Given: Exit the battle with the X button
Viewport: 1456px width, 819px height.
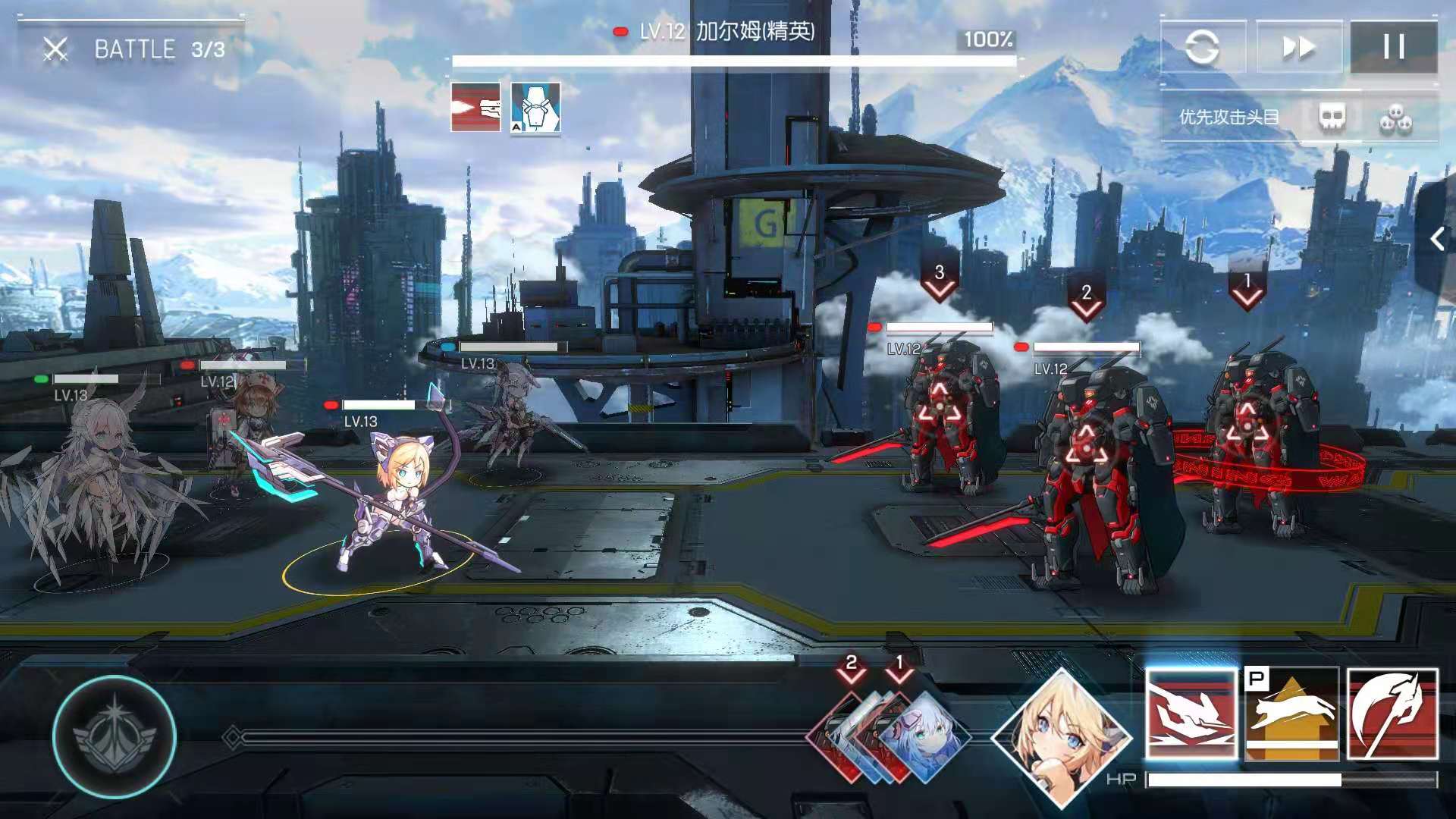Looking at the screenshot, I should pyautogui.click(x=55, y=50).
